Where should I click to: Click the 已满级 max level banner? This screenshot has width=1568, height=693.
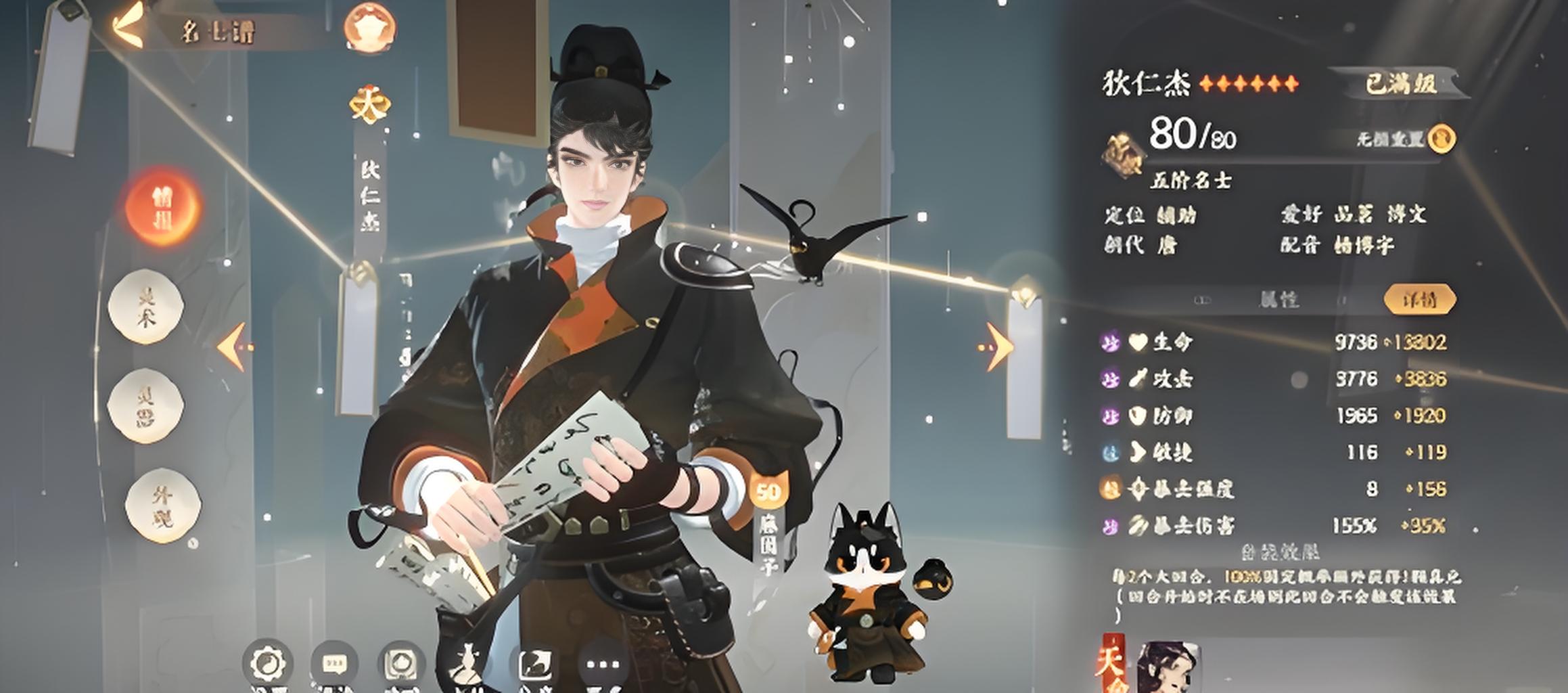[x=1398, y=84]
